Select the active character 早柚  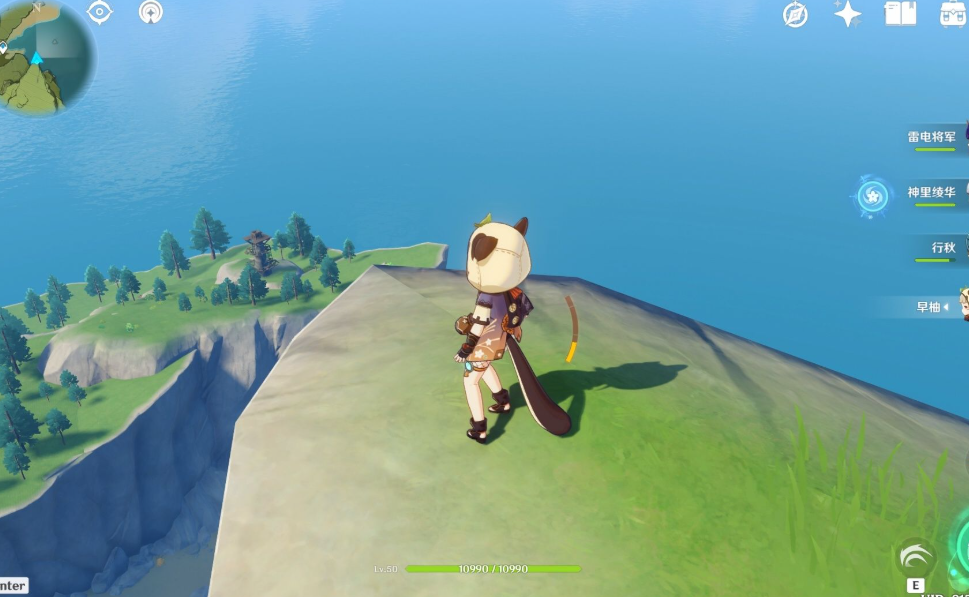930,307
